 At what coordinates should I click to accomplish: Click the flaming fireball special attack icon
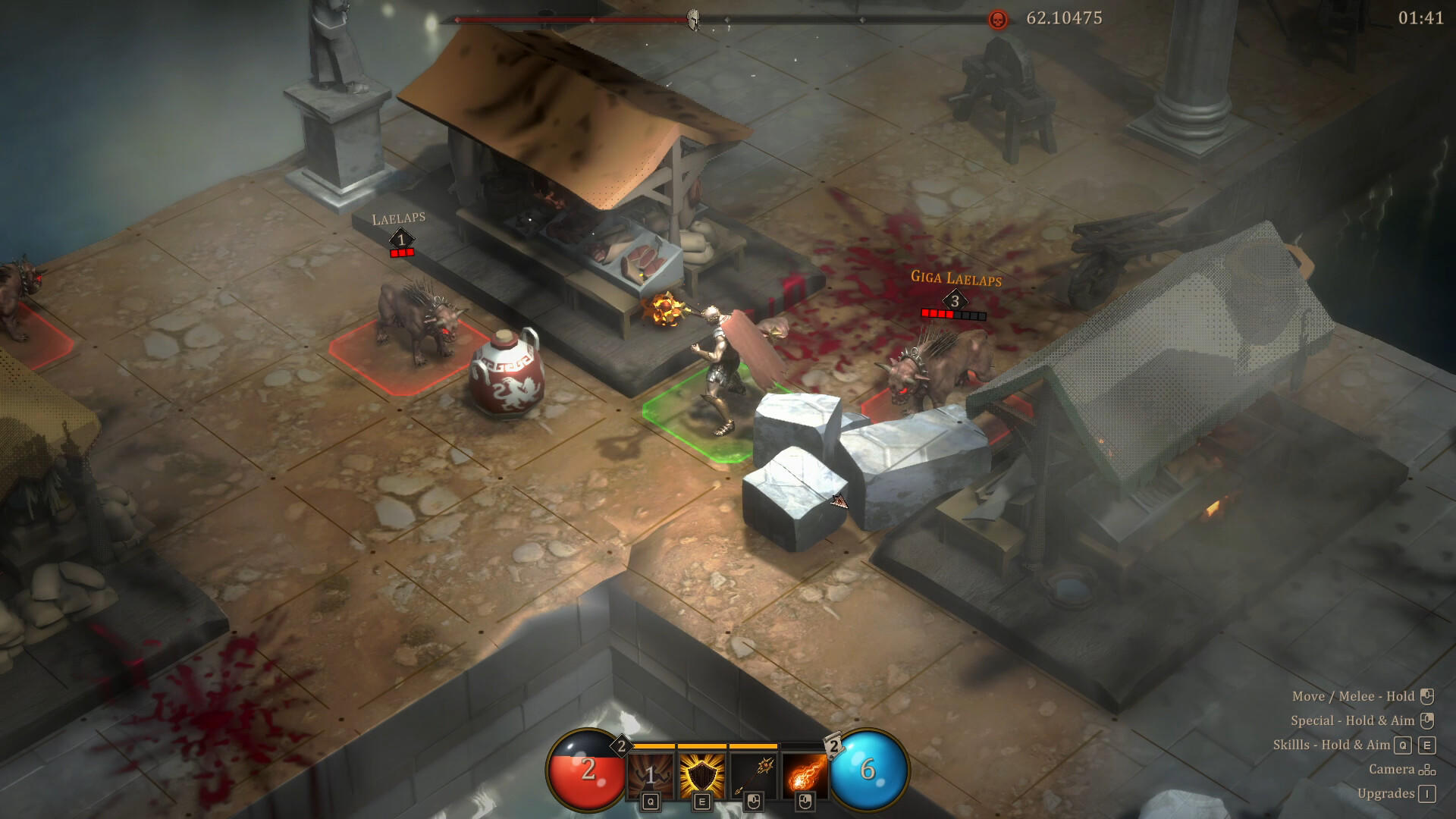click(805, 772)
